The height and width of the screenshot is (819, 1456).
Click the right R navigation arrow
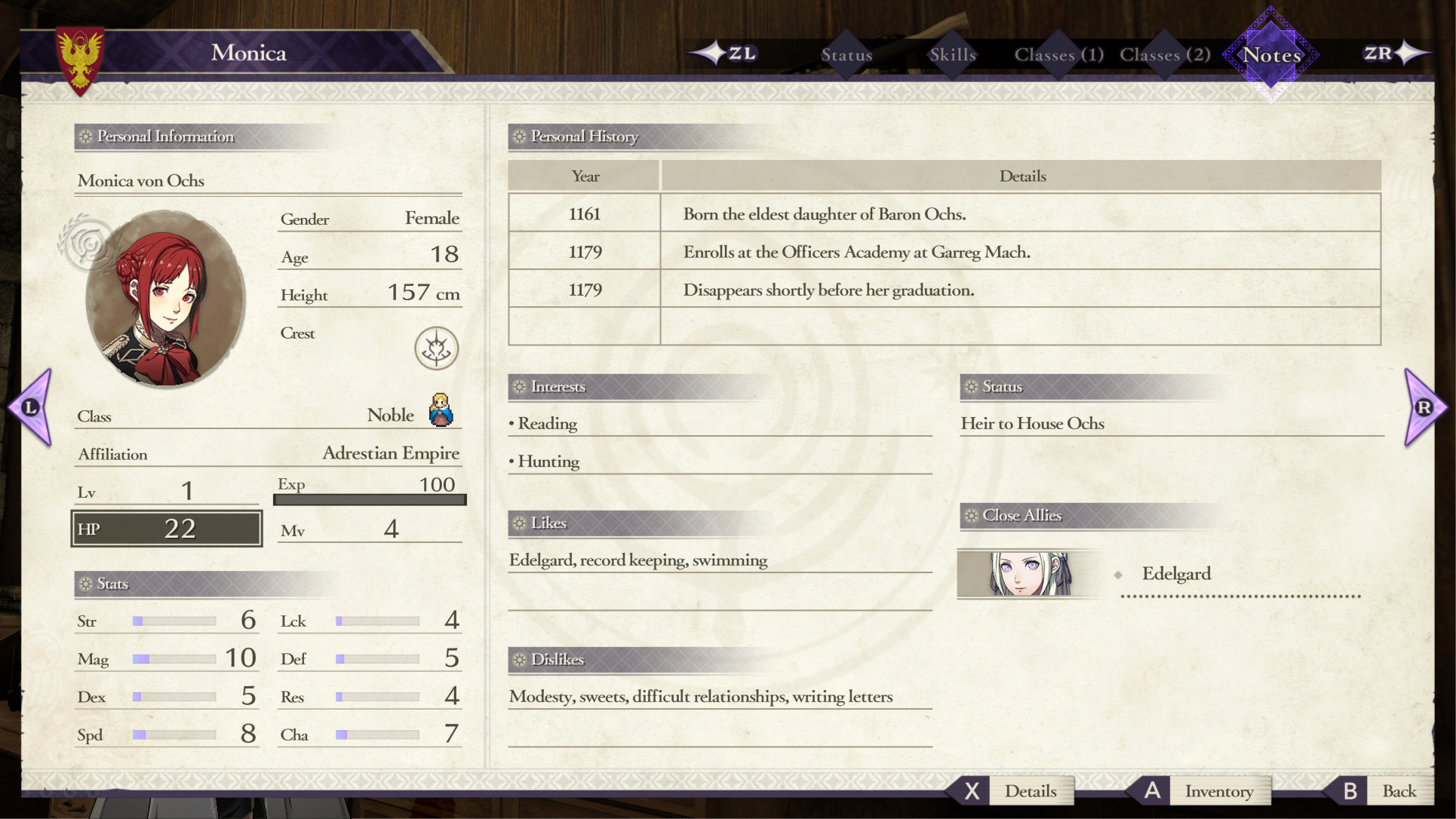[x=1423, y=407]
